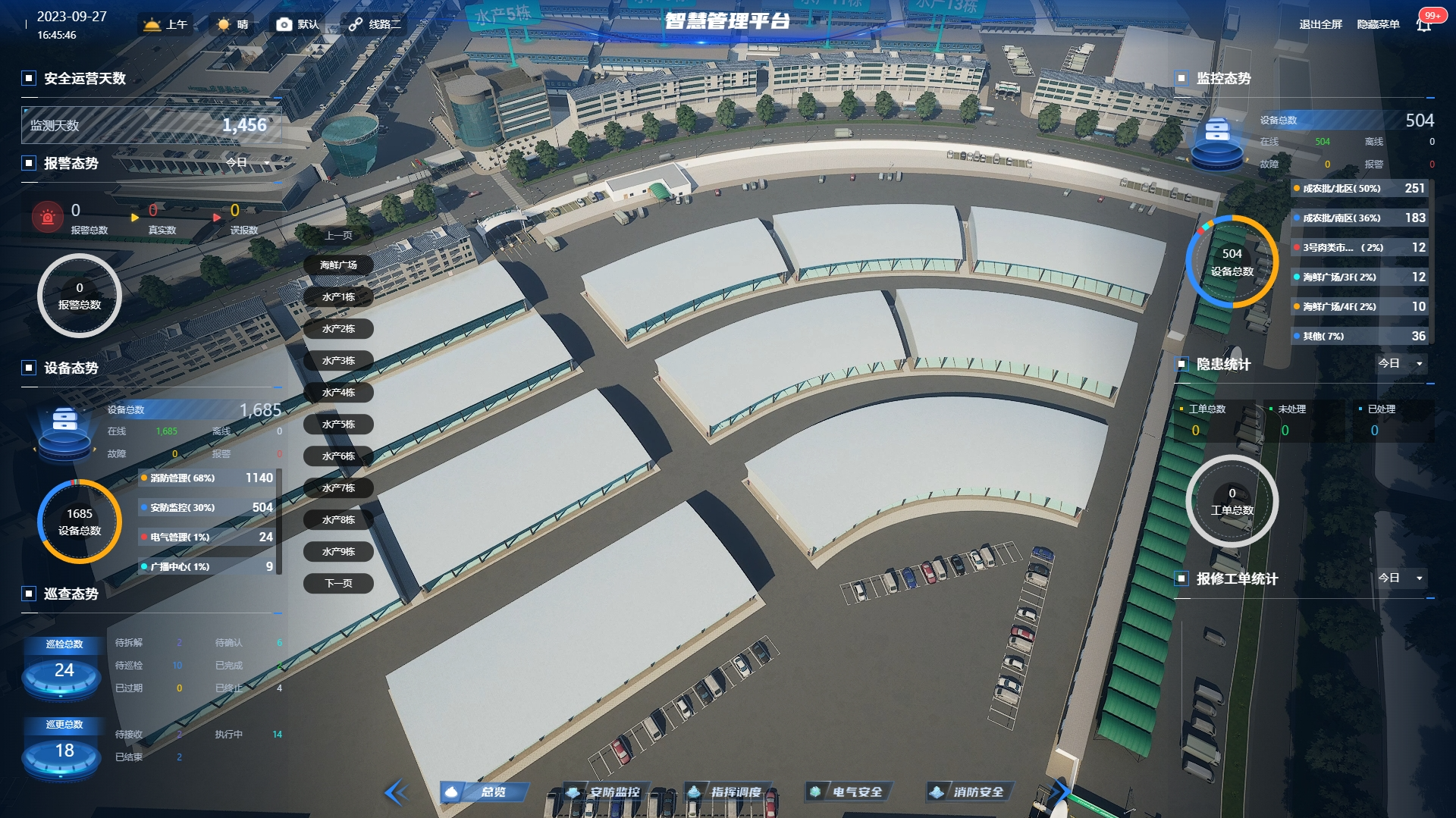1456x818 pixels.
Task: Switch to the 安防监控 tab
Action: point(606,792)
